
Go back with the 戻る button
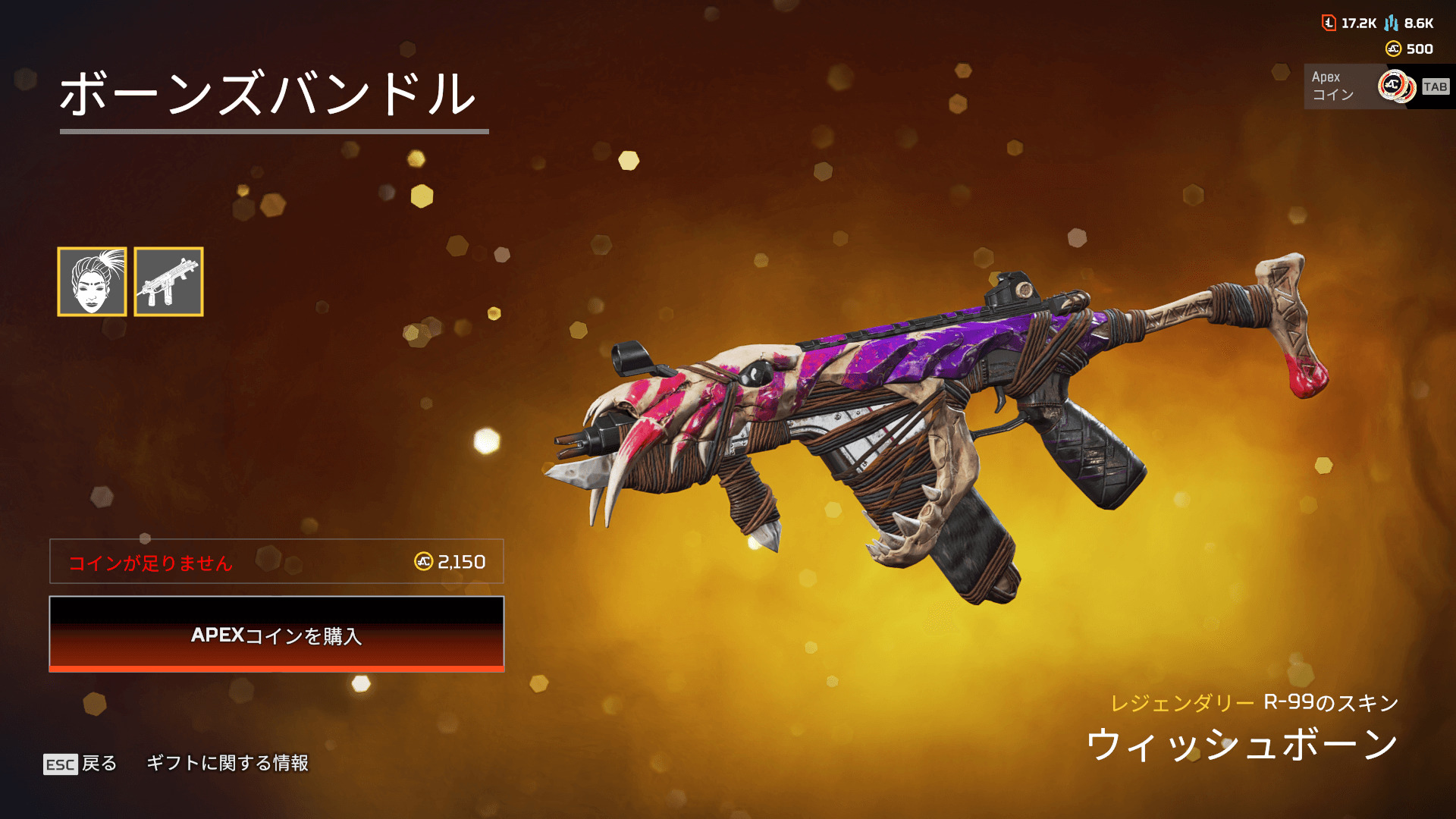[81, 764]
